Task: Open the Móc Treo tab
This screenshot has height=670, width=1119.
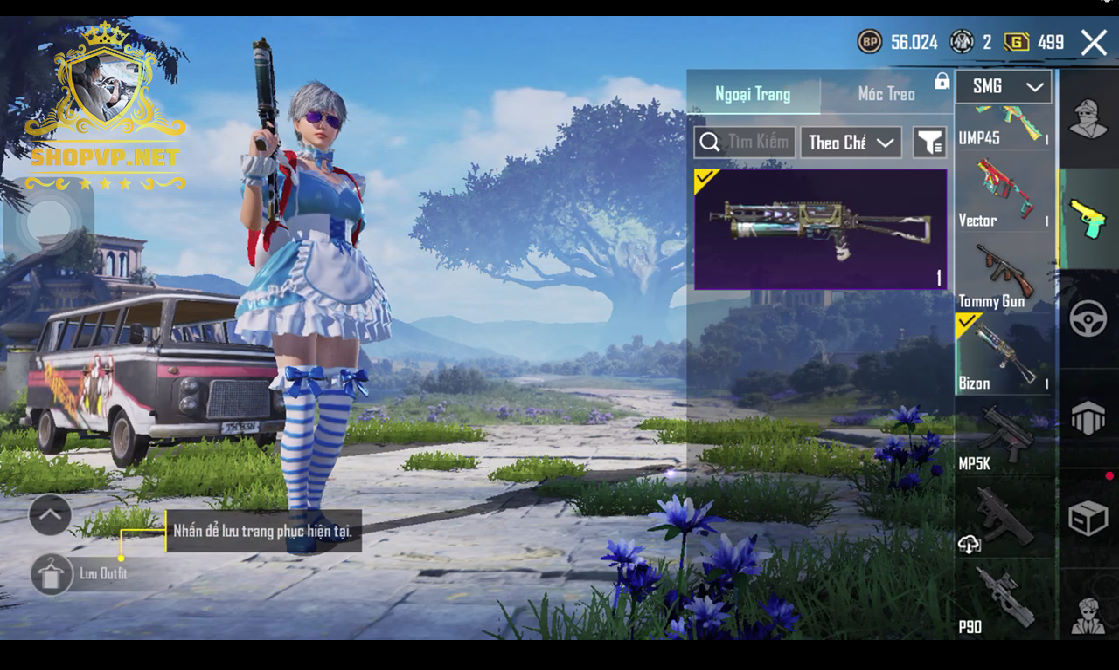Action: coord(886,94)
